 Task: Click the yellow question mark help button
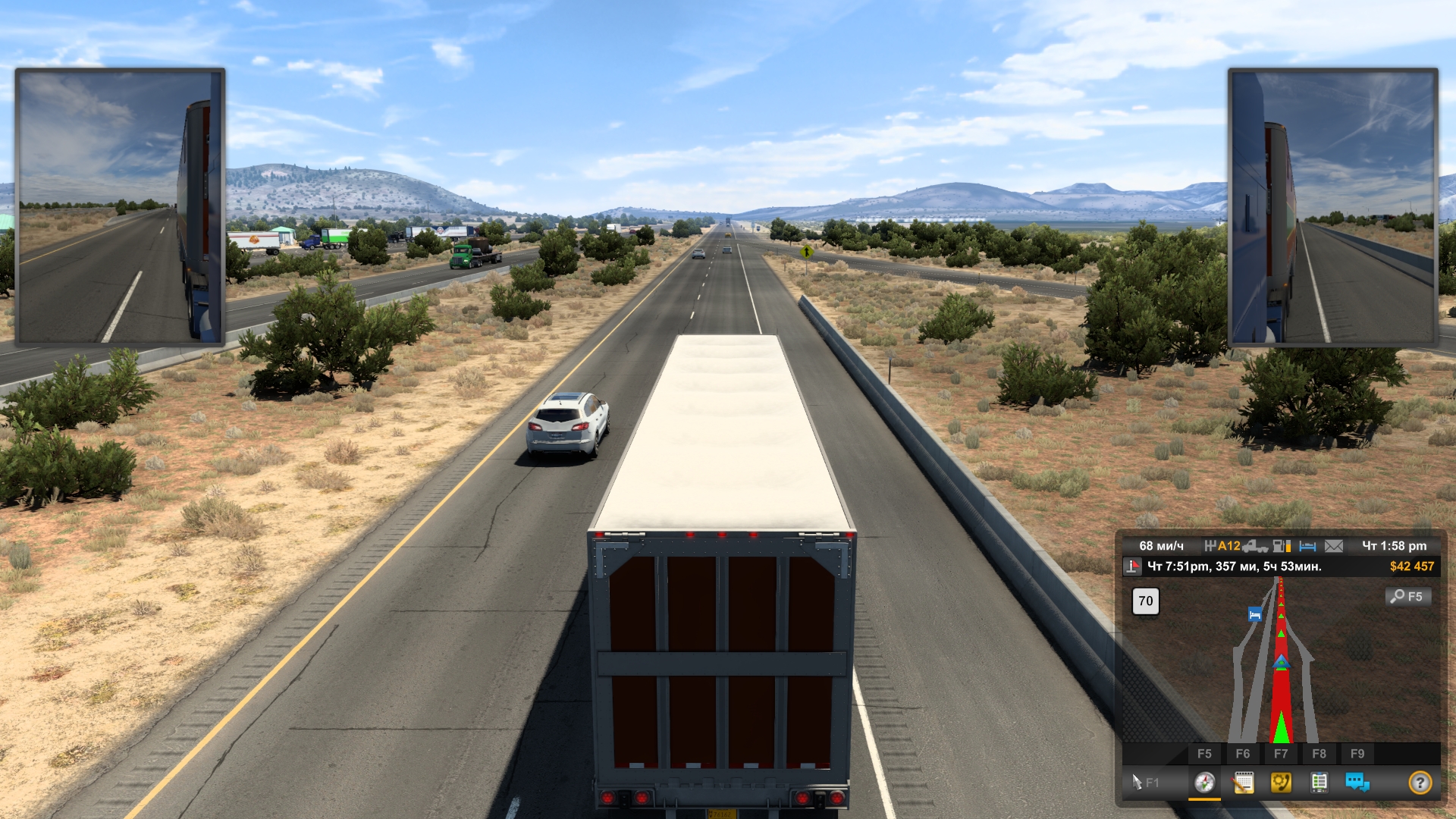click(1420, 783)
